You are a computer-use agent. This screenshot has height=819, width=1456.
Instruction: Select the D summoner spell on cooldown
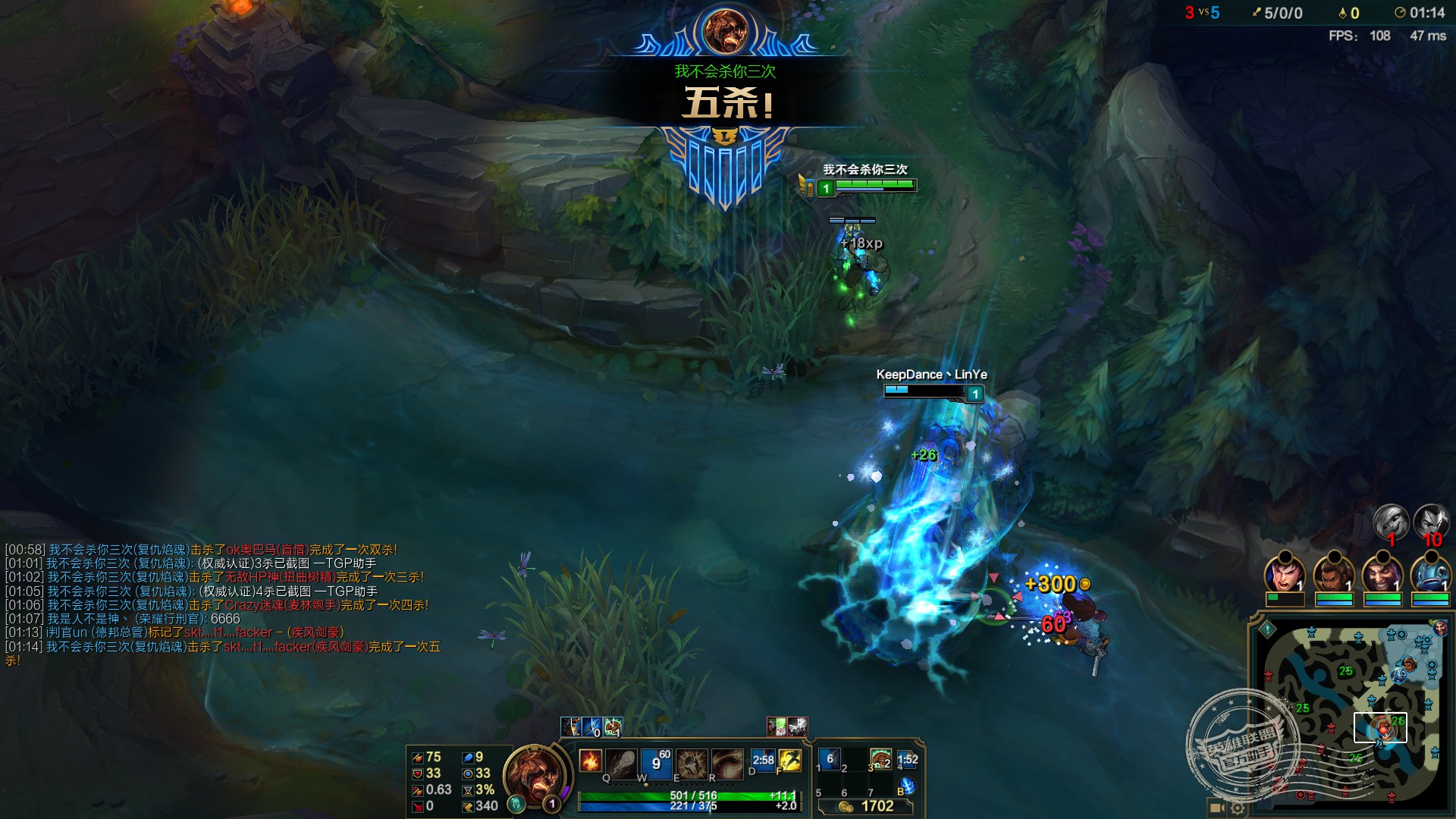(762, 761)
